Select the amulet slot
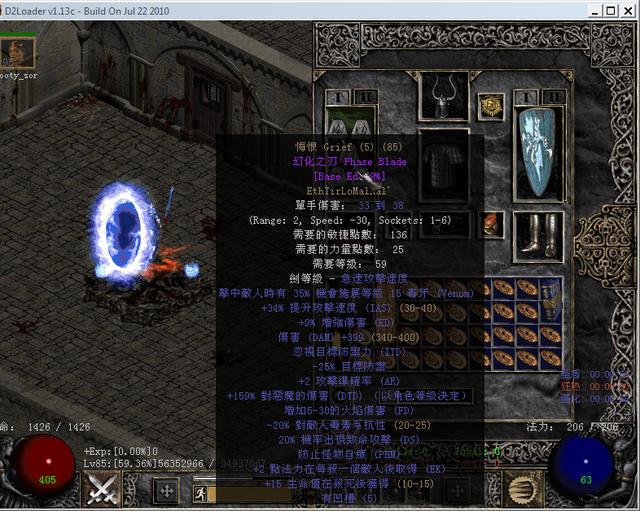This screenshot has height=511, width=640. [490, 105]
